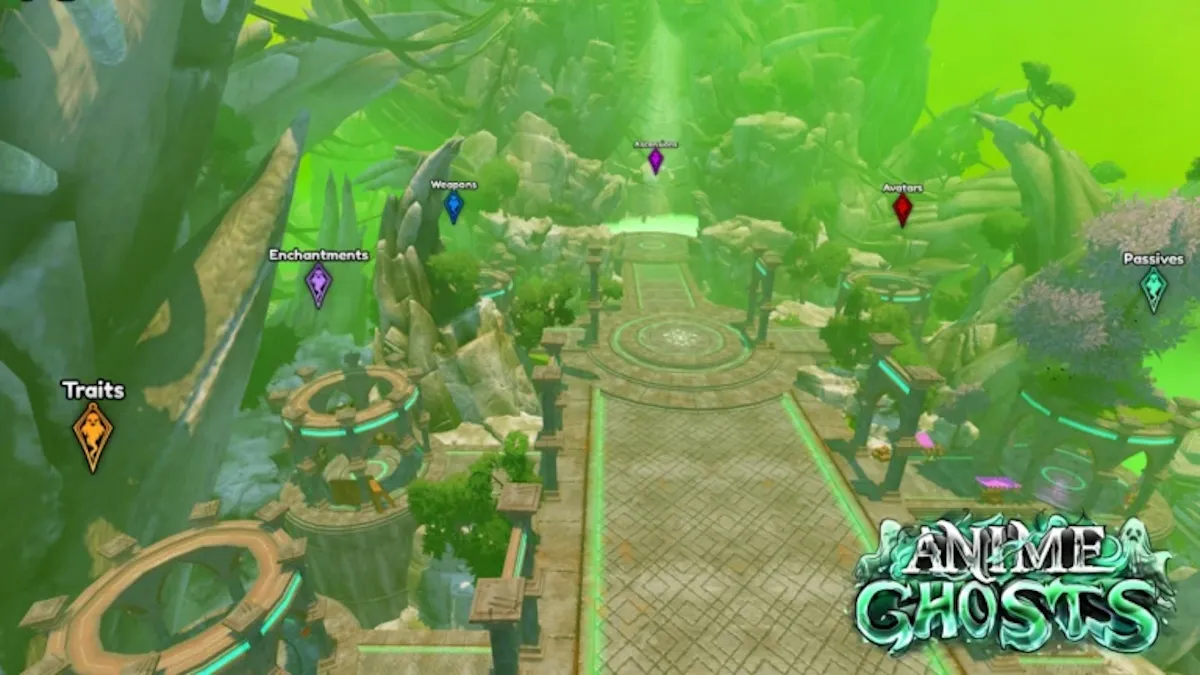Choose the blue Weapons marker
Viewport: 1200px width, 675px height.
click(x=453, y=207)
